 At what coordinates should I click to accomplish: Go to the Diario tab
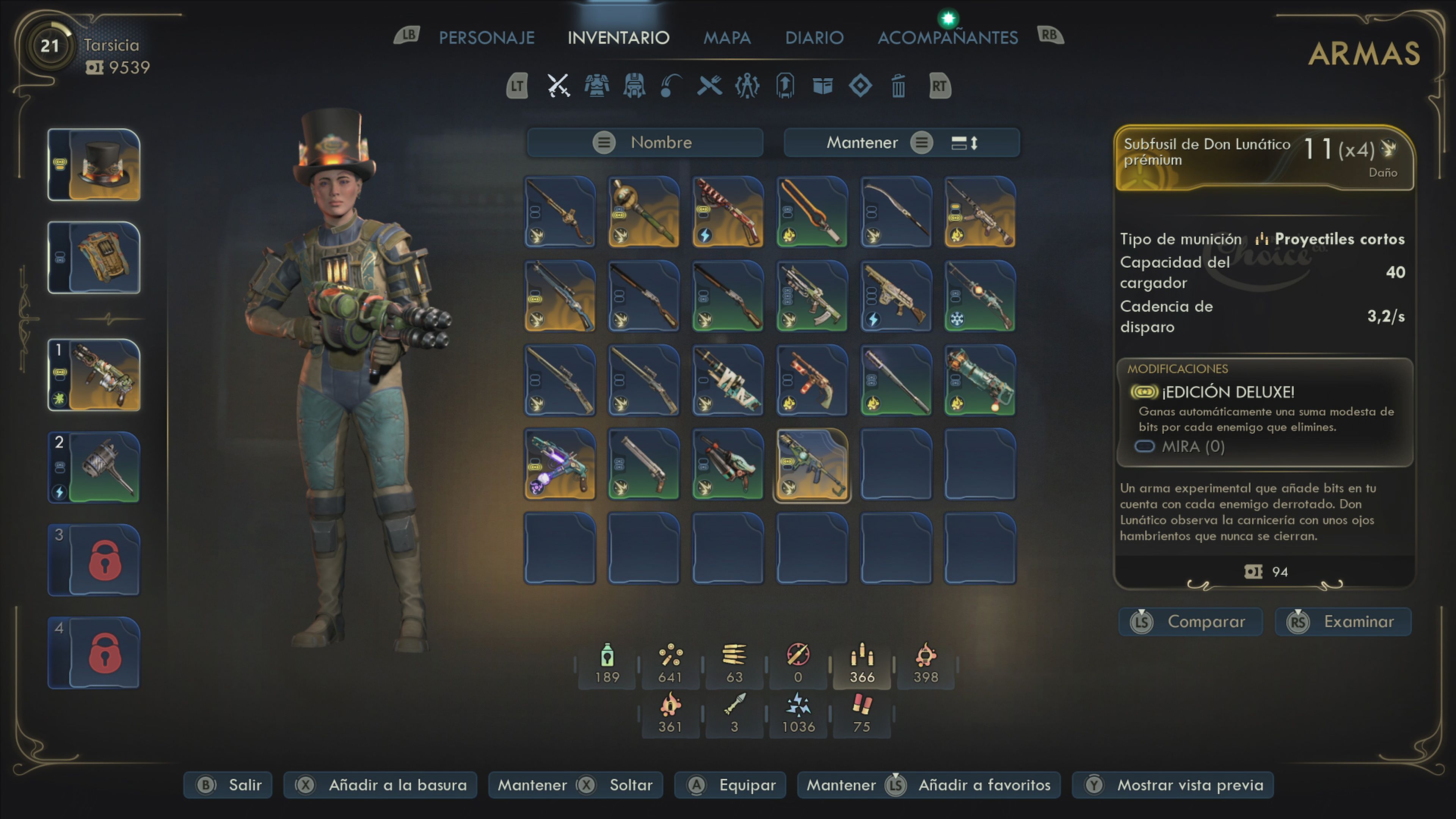tap(814, 37)
